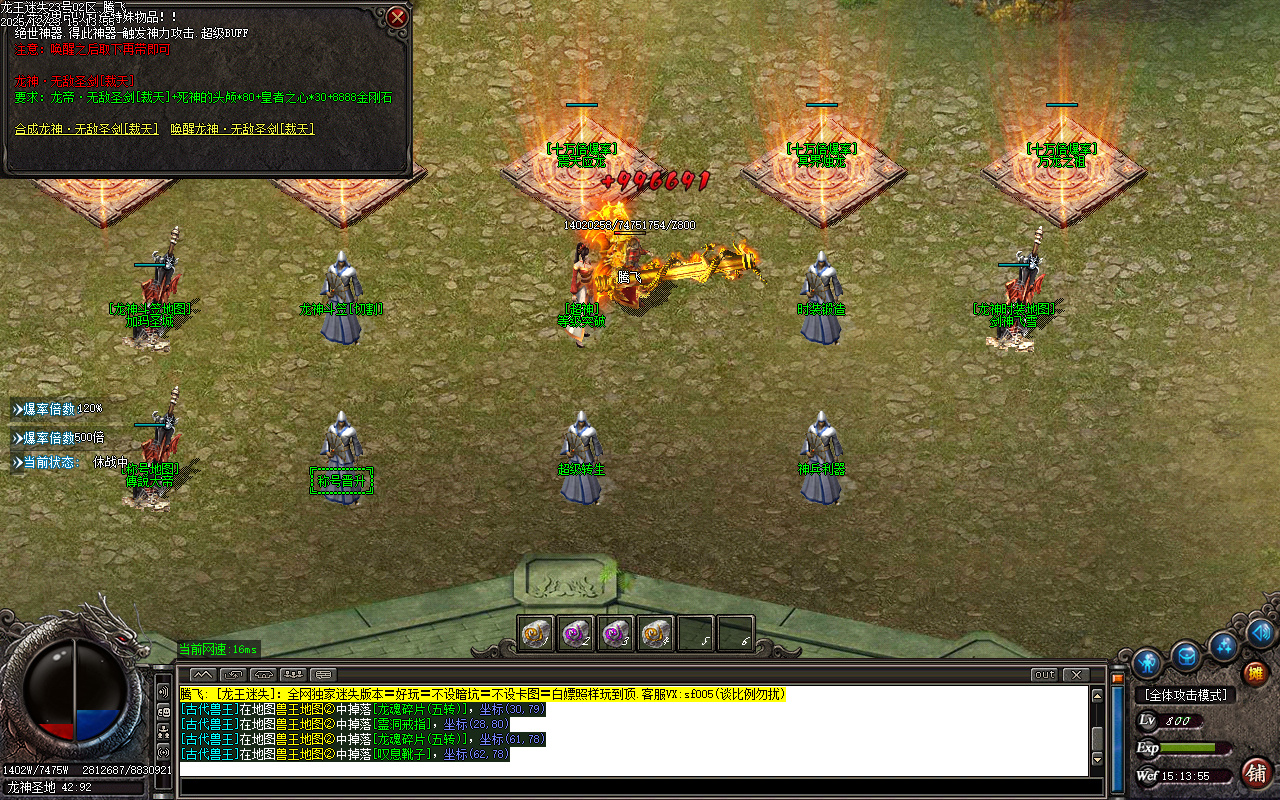Choose 合成龙神·无敌圣剑[裁天] link

pos(87,129)
